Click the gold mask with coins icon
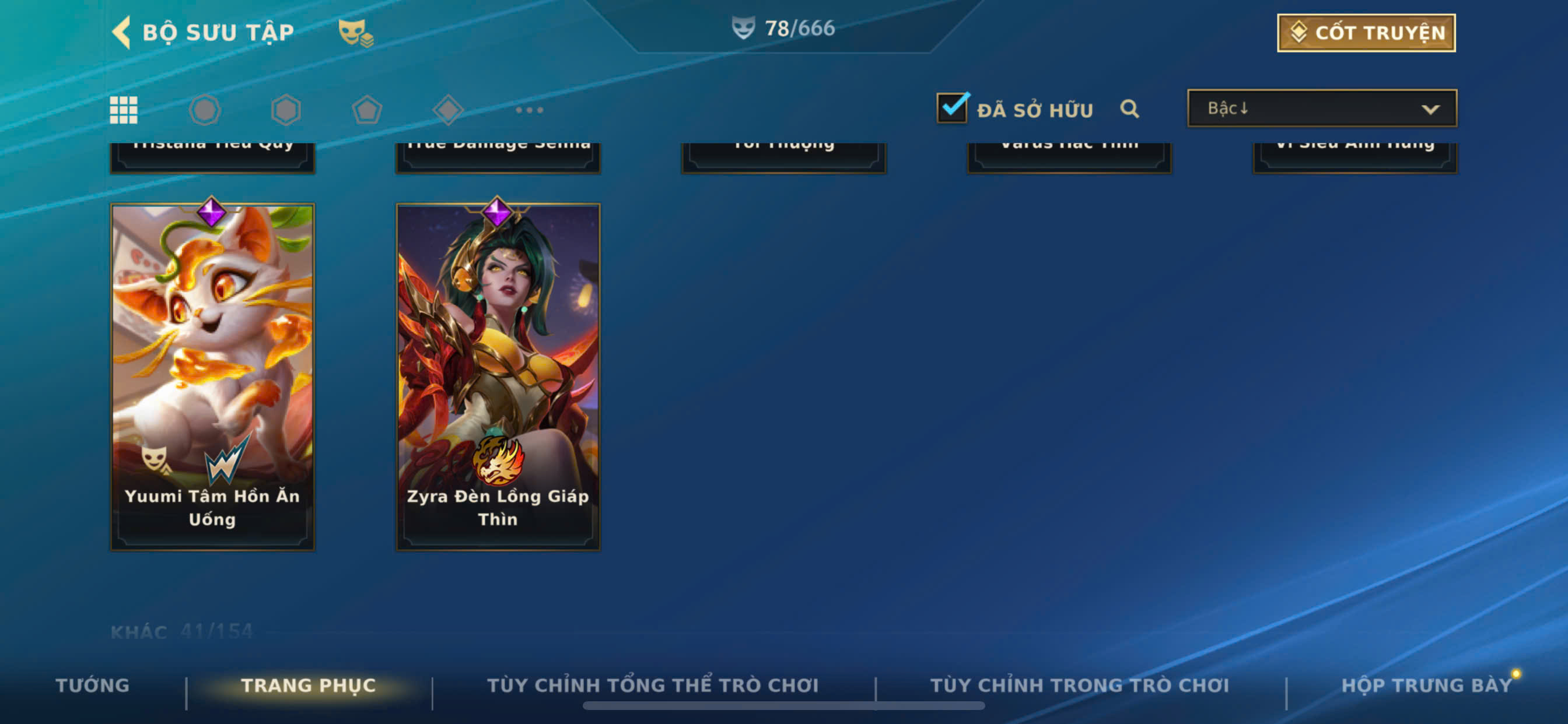Screen dimensions: 1568x724 pos(355,33)
